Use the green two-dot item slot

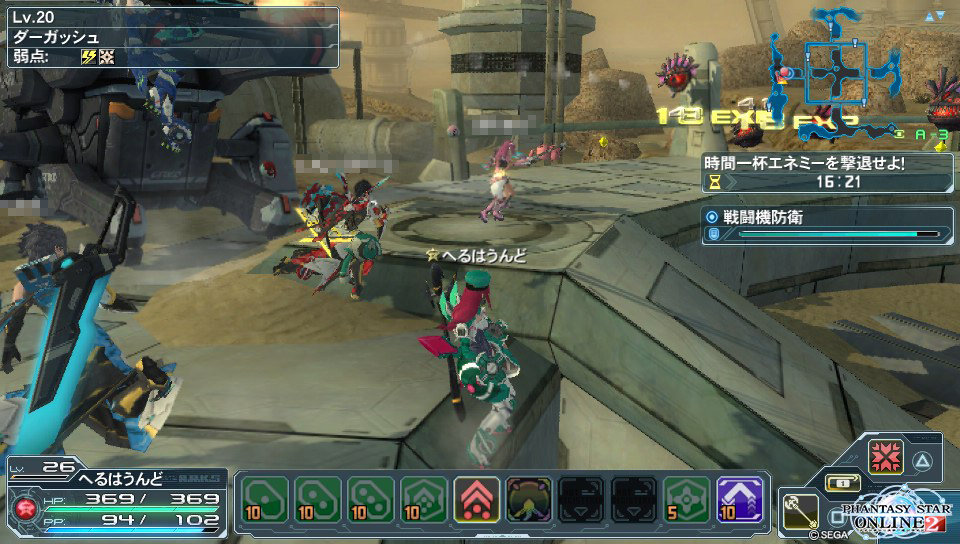point(317,500)
